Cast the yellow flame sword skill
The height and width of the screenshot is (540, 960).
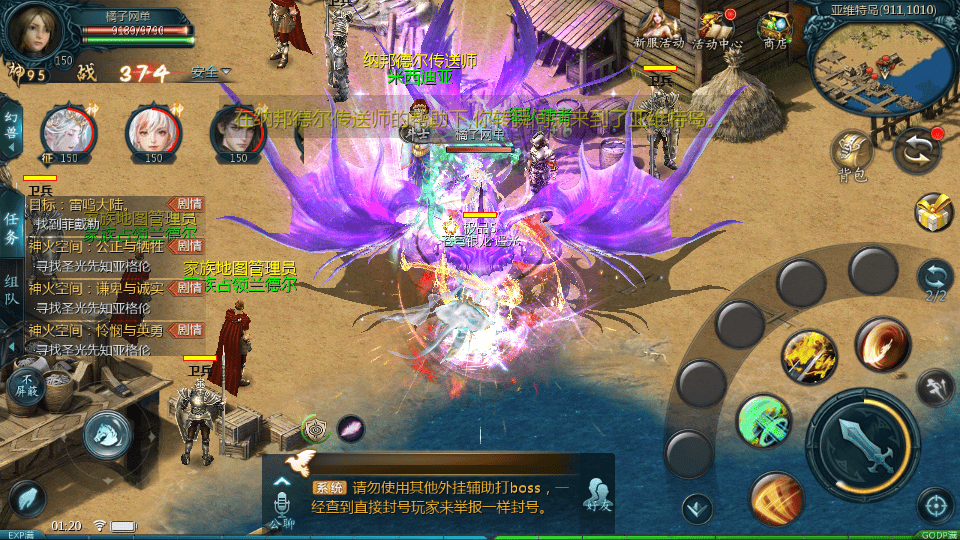(x=809, y=357)
